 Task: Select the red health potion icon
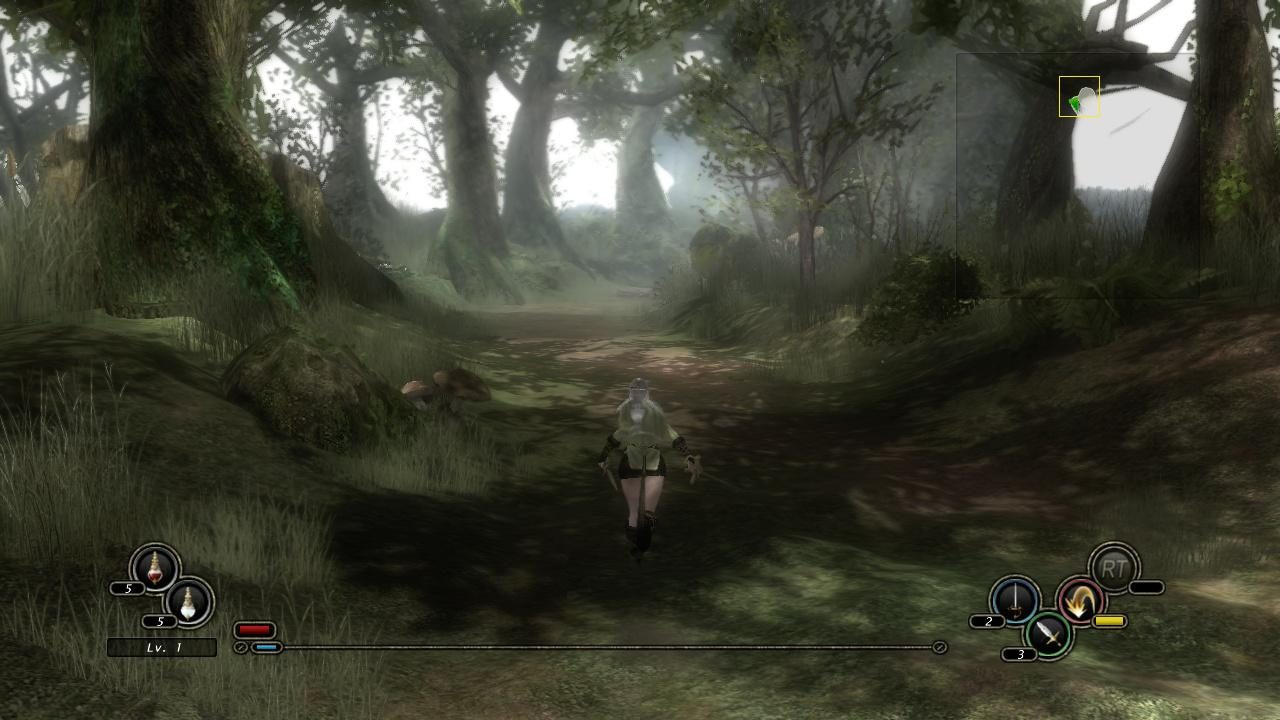(154, 572)
